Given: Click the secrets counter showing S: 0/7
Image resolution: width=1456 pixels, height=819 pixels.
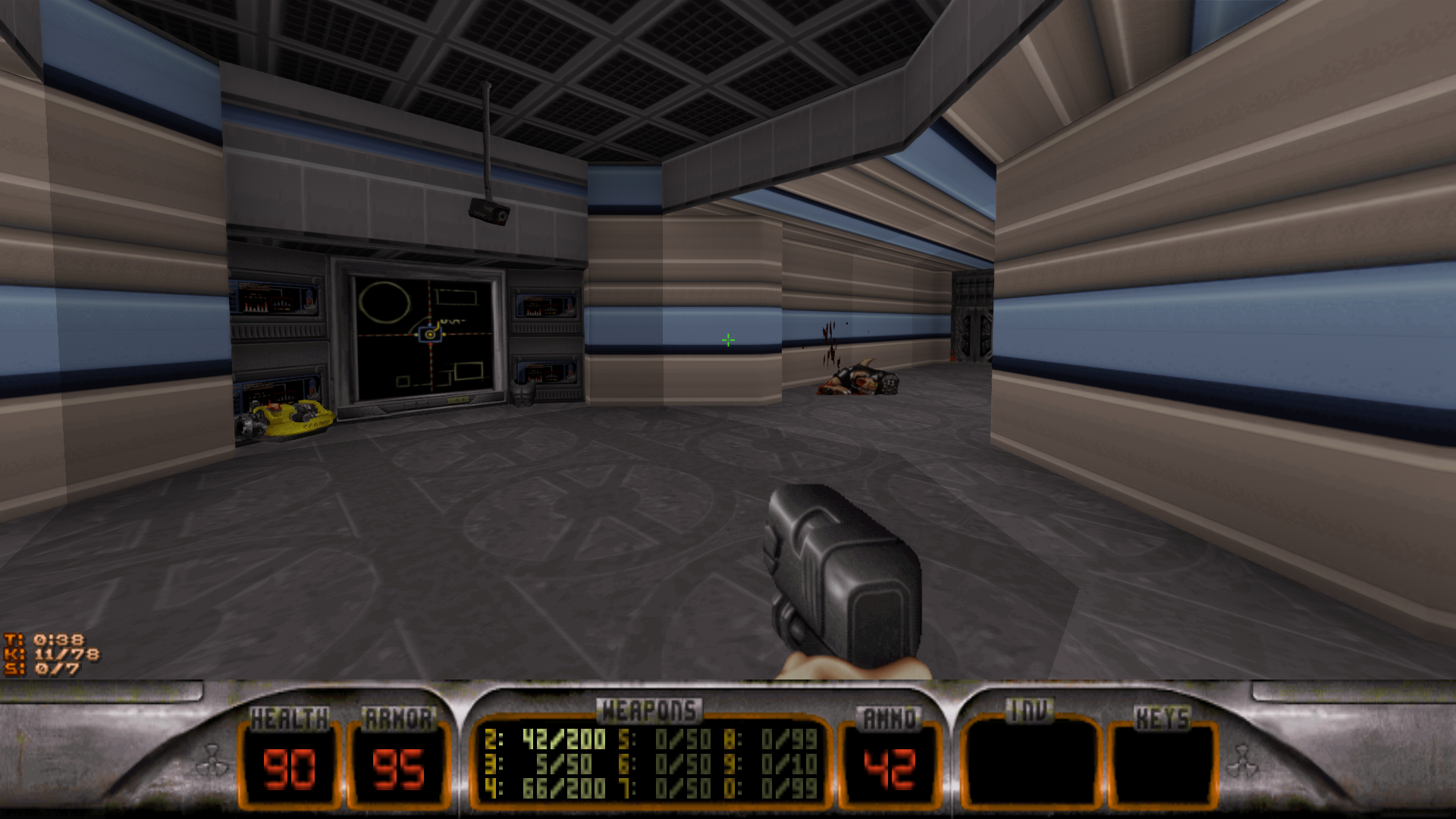Looking at the screenshot, I should (x=45, y=669).
